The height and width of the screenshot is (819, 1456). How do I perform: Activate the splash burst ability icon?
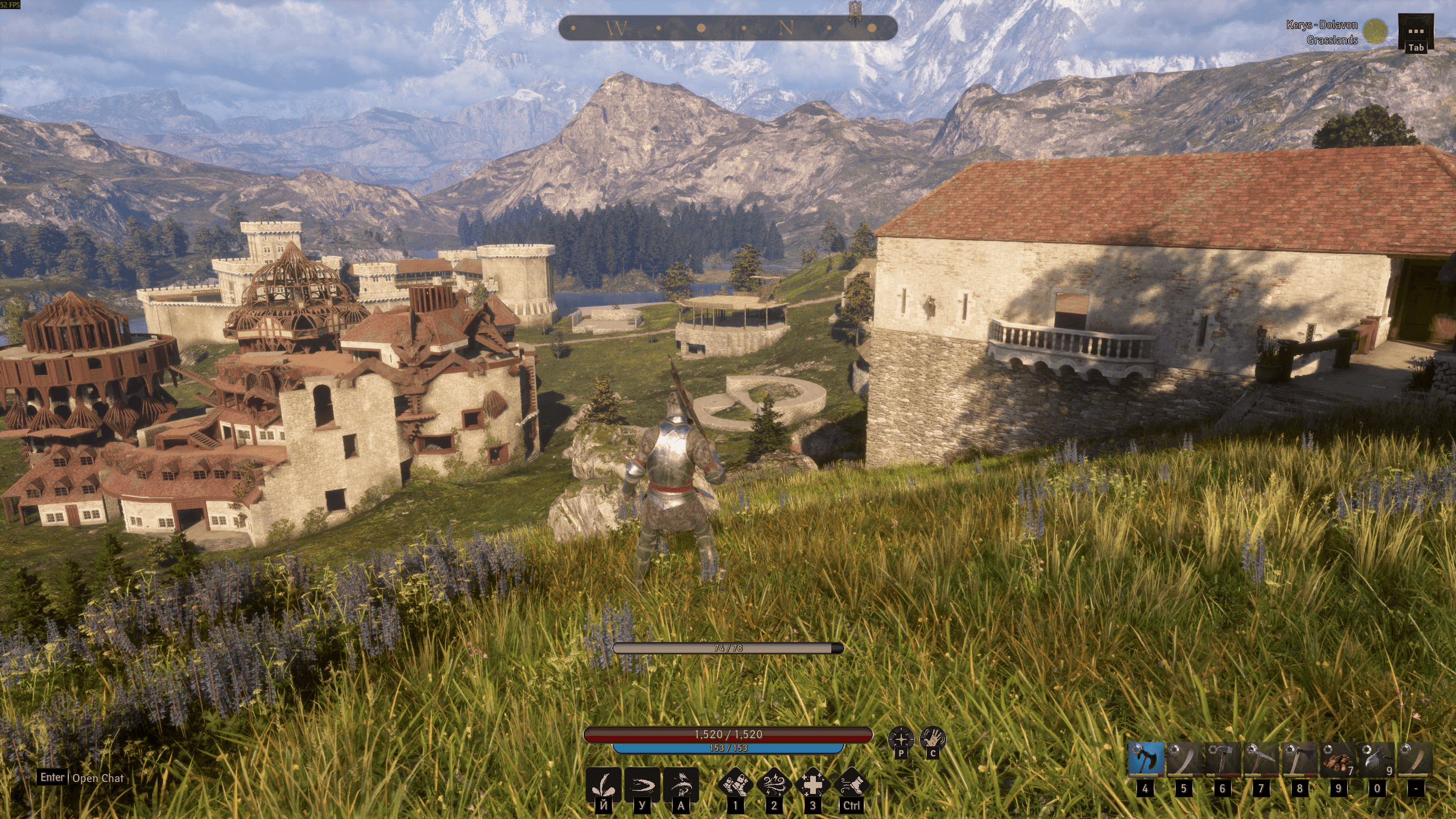point(603,784)
